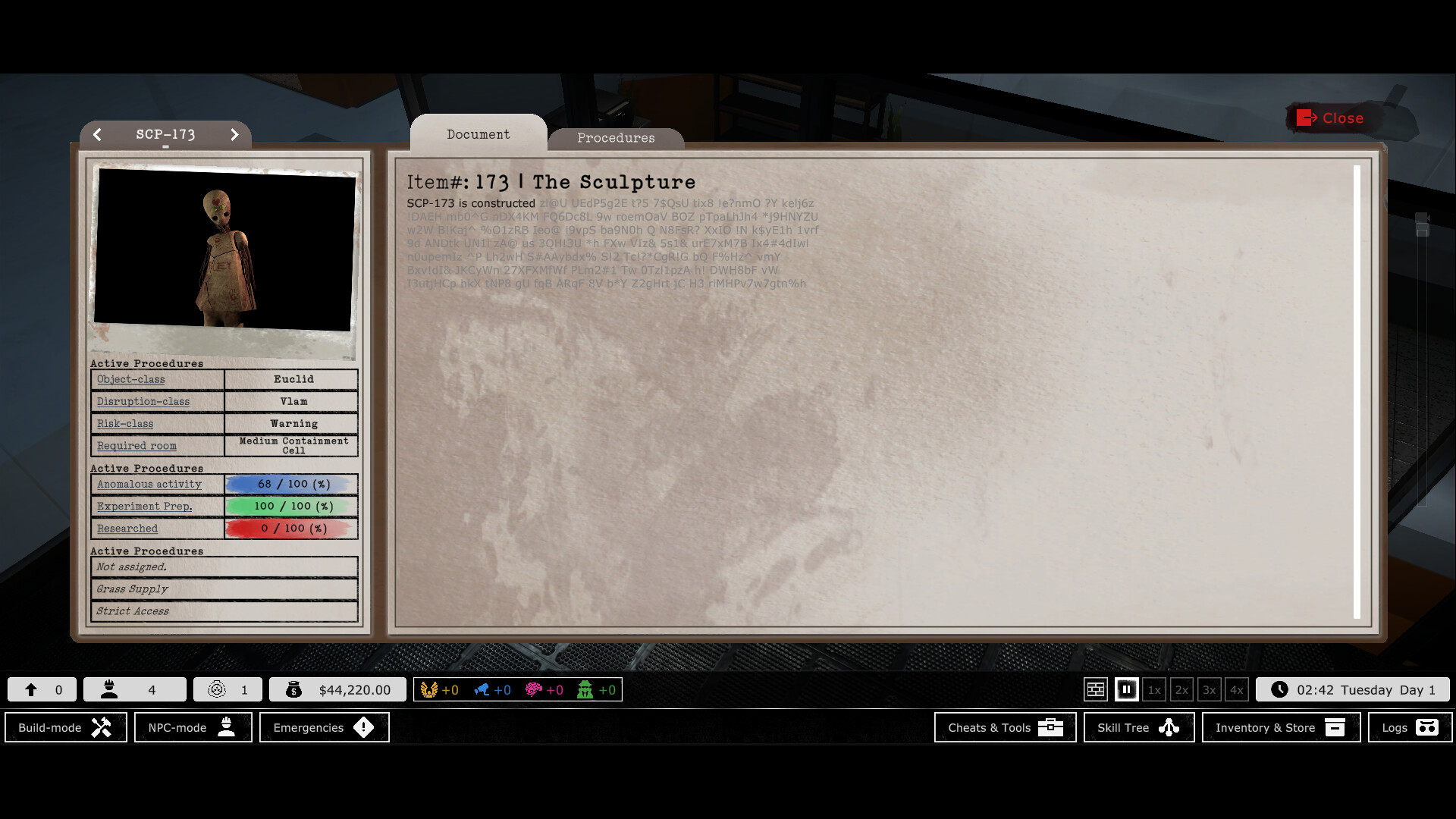Open the Skill Tree
This screenshot has width=1456, height=819.
tap(1137, 727)
